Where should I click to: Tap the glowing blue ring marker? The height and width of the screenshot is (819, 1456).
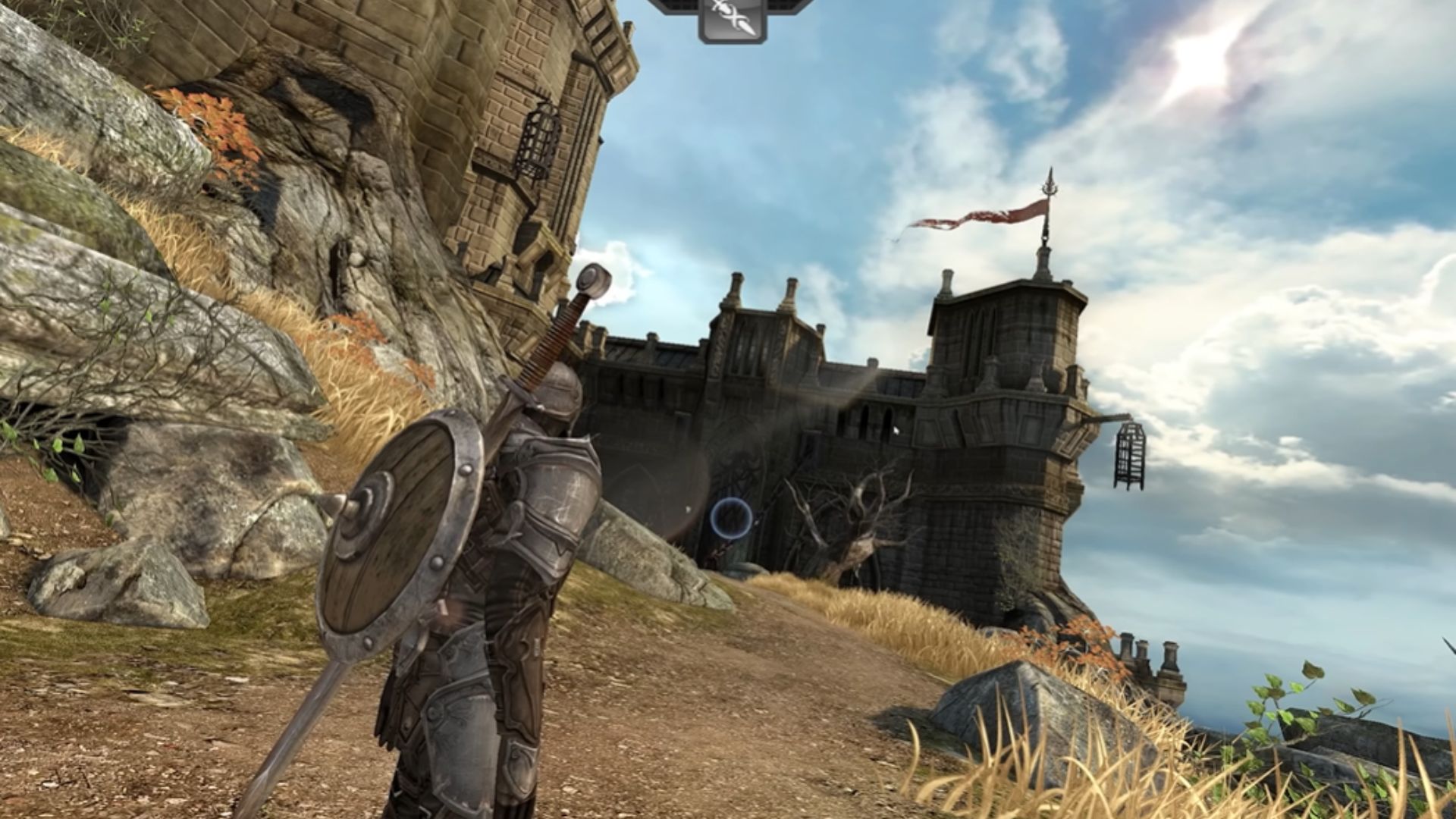731,519
